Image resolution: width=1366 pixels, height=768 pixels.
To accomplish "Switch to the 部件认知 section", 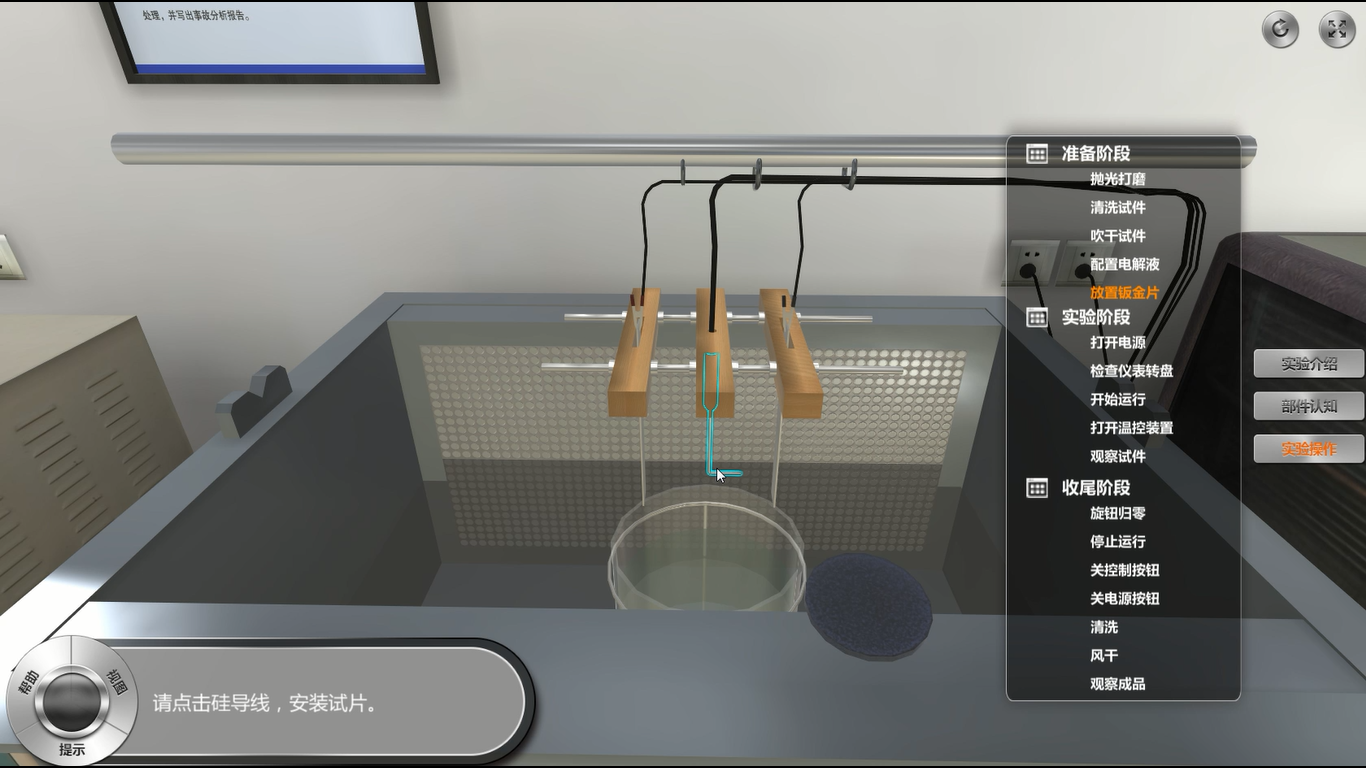I will point(1308,406).
